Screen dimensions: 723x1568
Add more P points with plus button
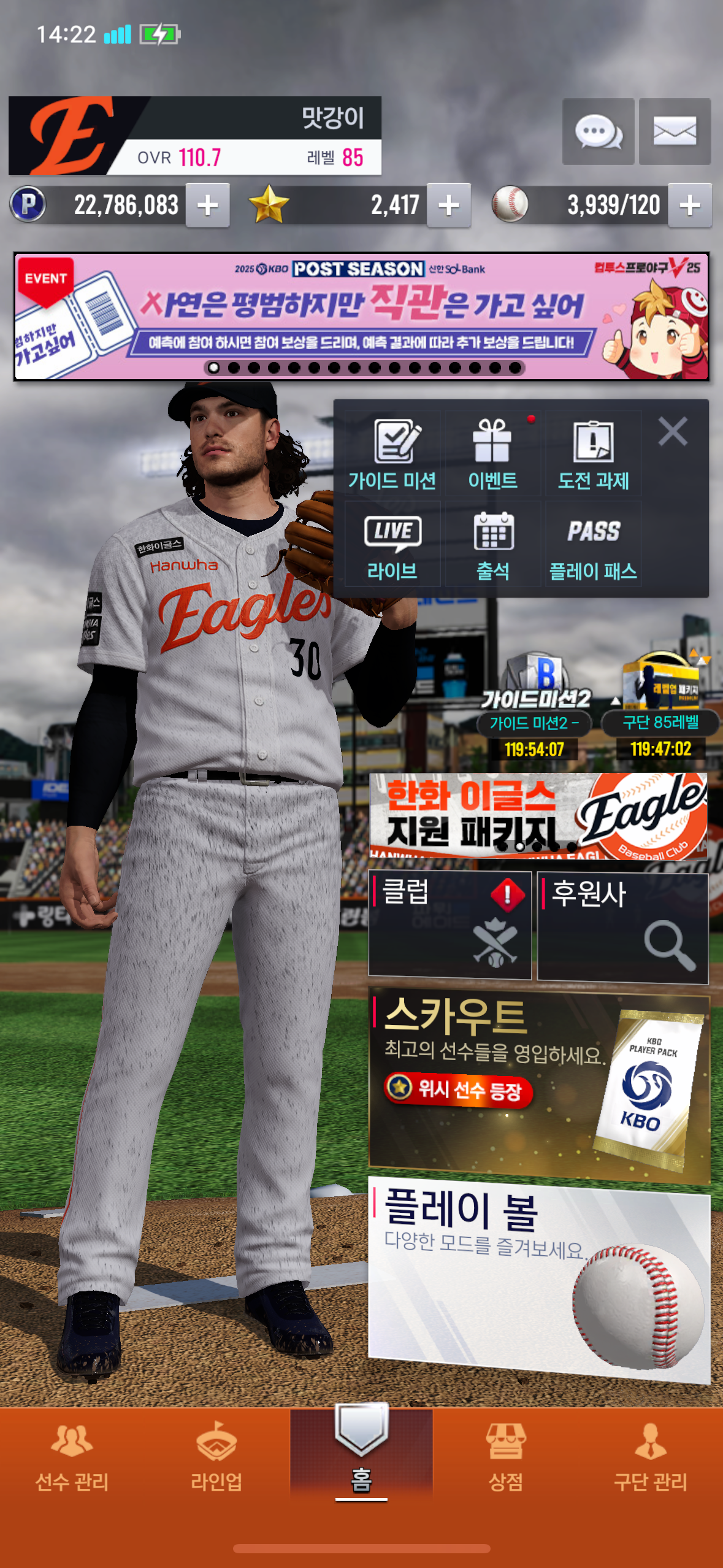pyautogui.click(x=208, y=205)
